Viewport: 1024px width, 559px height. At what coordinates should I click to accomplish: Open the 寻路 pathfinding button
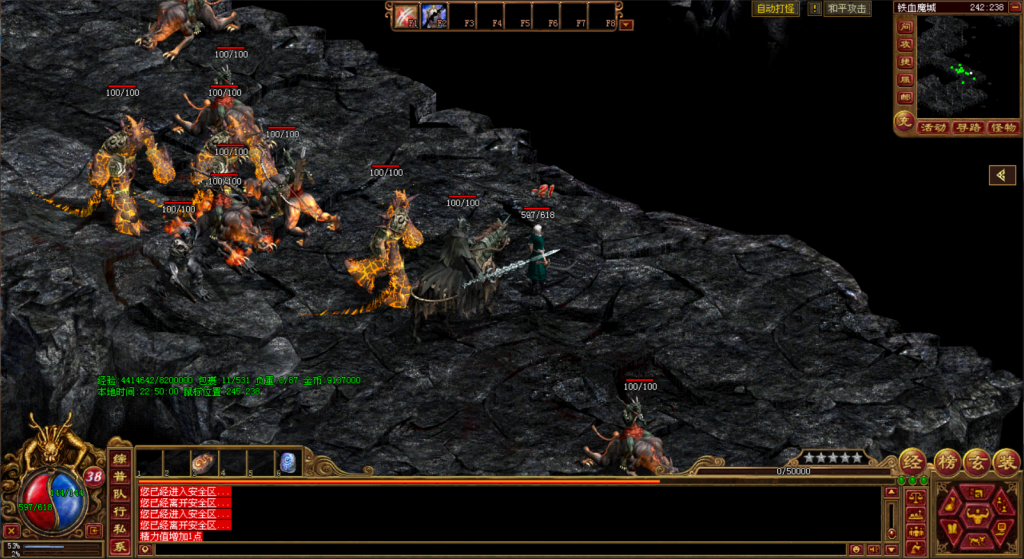(968, 128)
